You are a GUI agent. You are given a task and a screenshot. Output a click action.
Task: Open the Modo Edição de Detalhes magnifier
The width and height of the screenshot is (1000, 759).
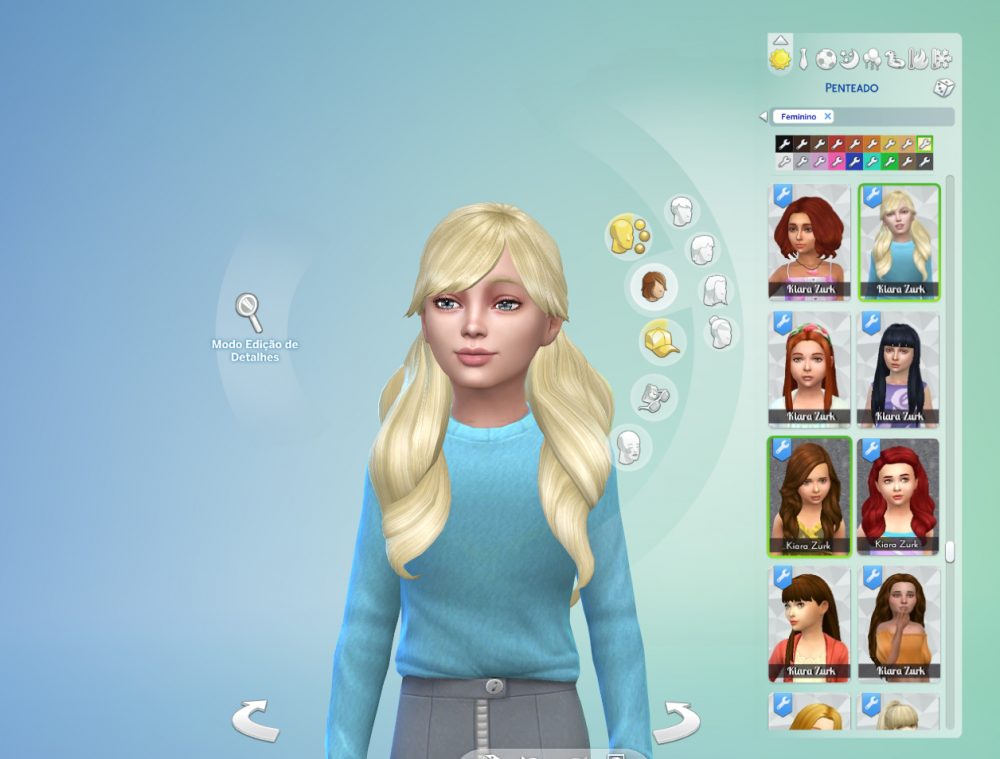click(x=249, y=312)
